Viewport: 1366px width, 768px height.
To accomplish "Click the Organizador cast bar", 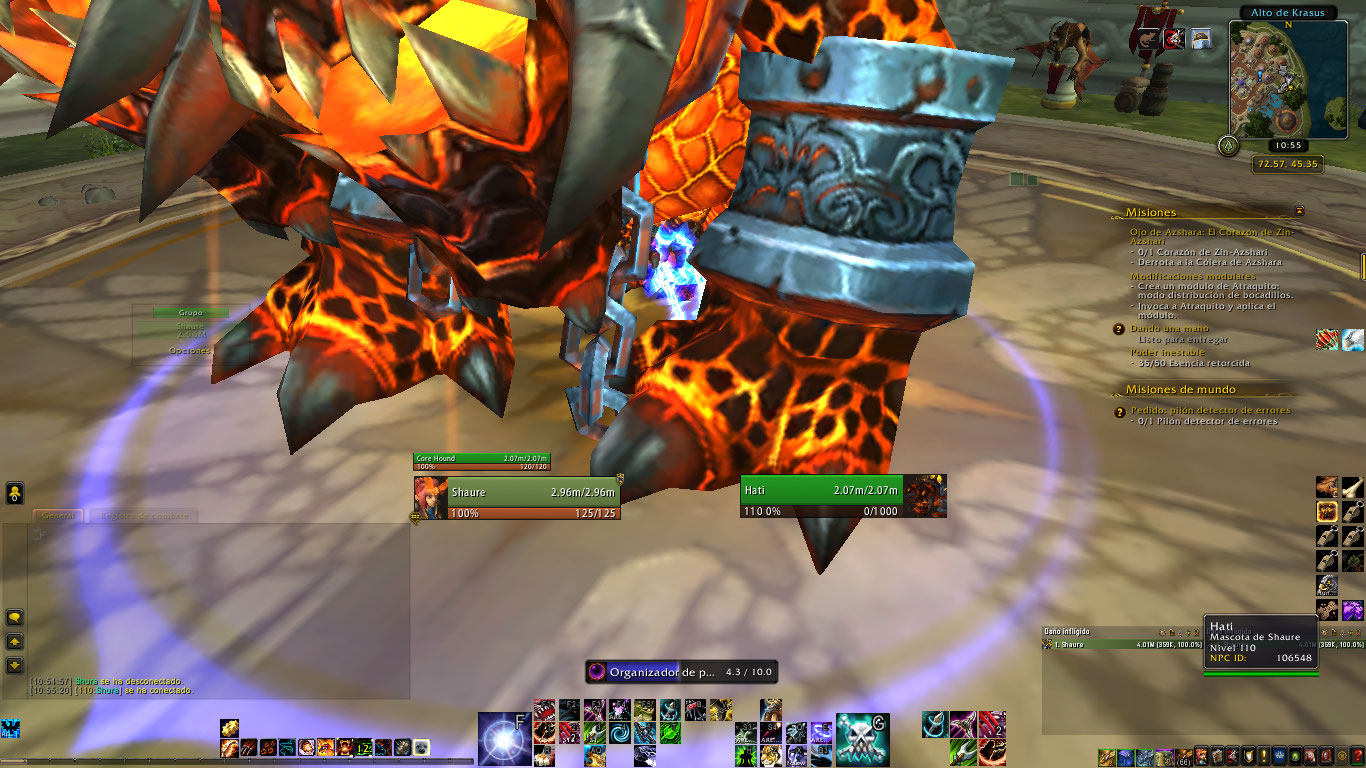I will 680,672.
